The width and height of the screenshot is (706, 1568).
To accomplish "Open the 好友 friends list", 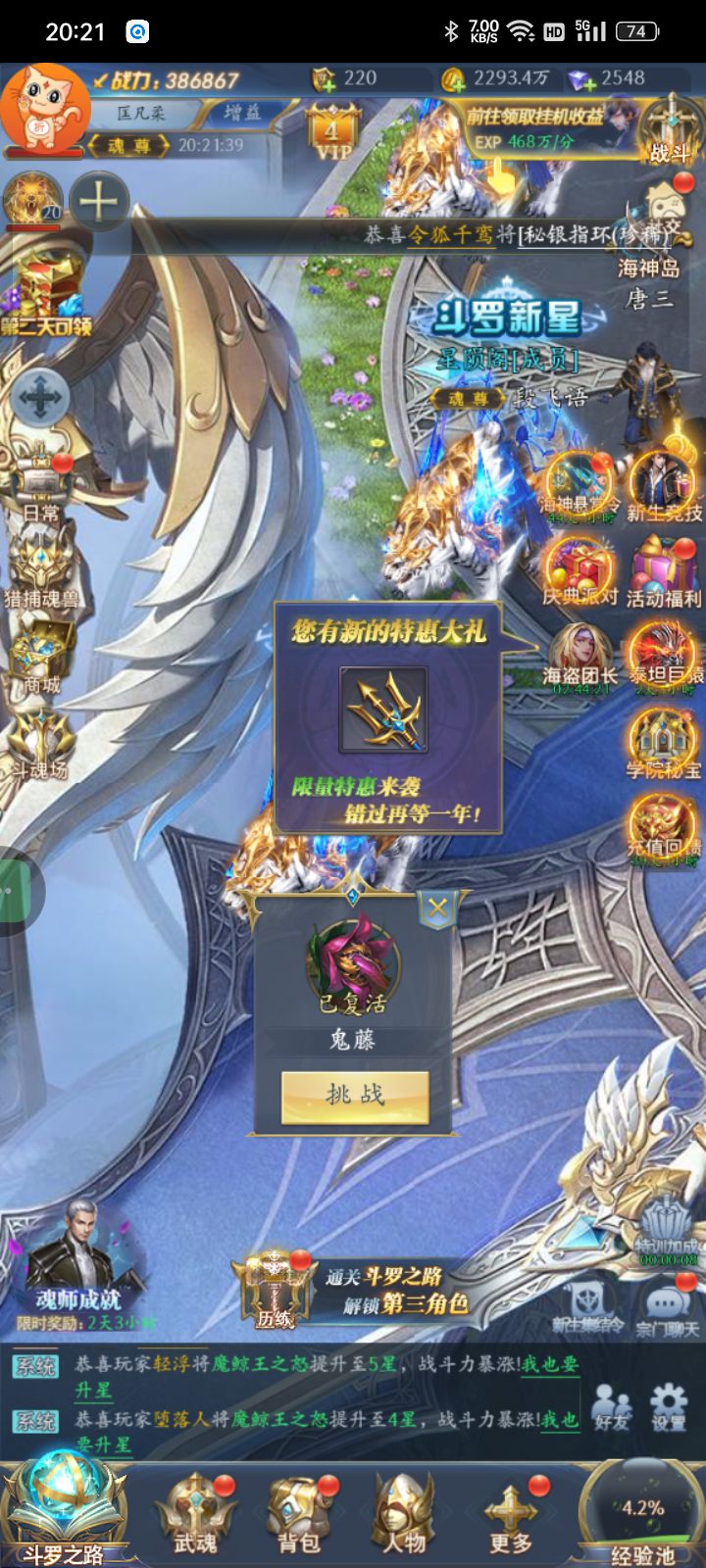I will point(611,1406).
